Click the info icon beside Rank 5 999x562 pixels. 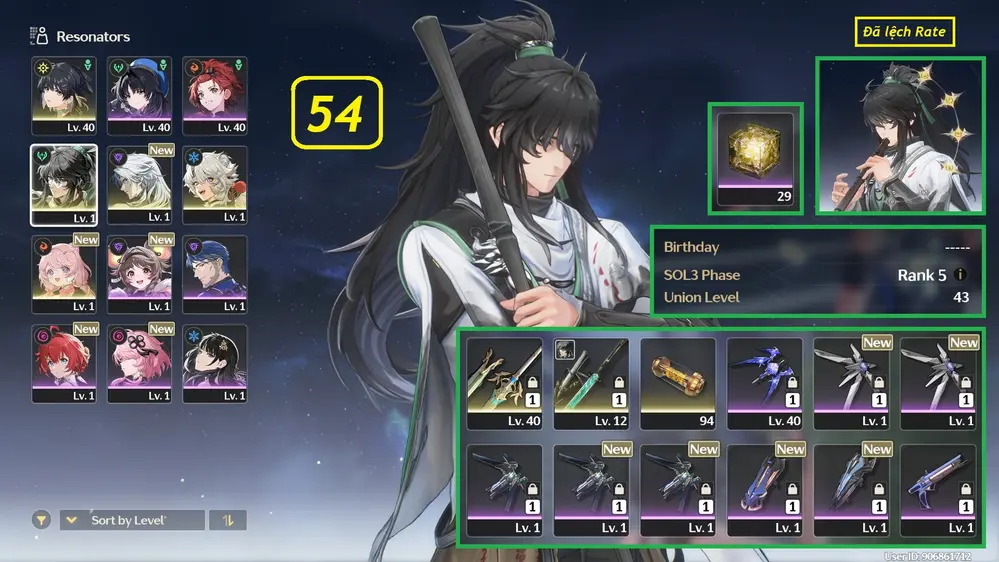961,275
